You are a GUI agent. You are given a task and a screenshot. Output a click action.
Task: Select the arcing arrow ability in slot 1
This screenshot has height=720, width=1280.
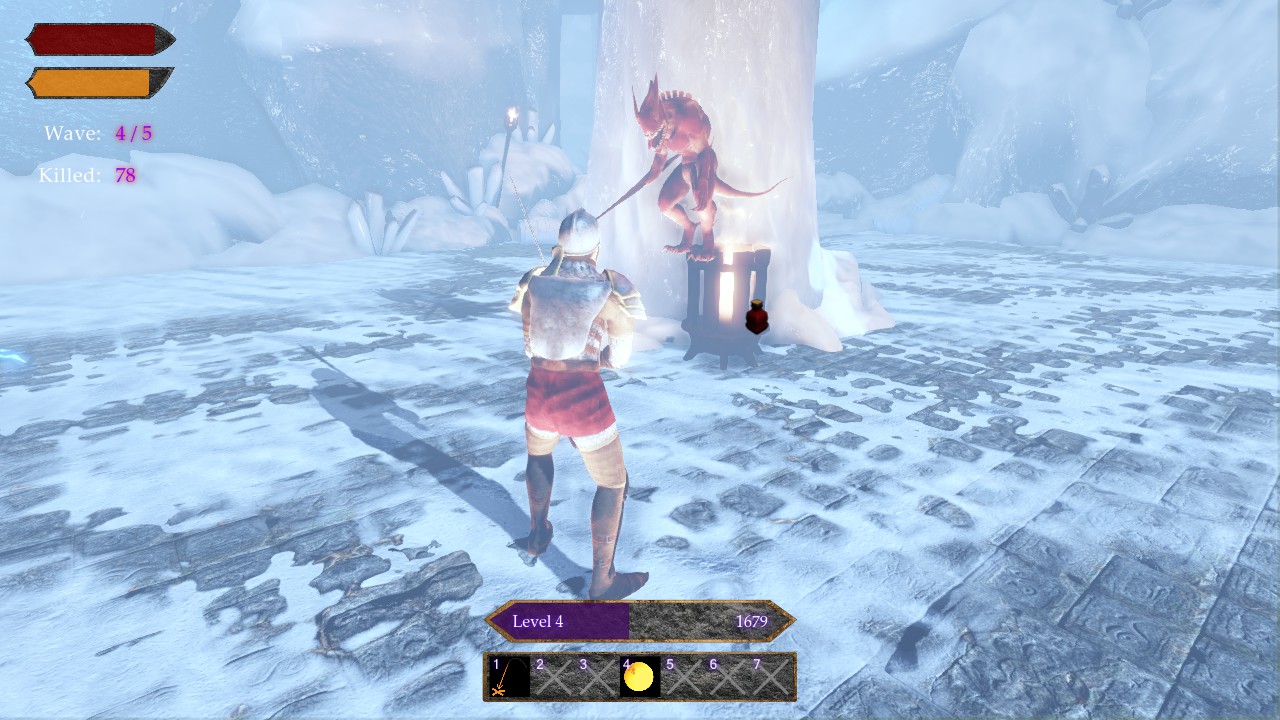point(509,677)
